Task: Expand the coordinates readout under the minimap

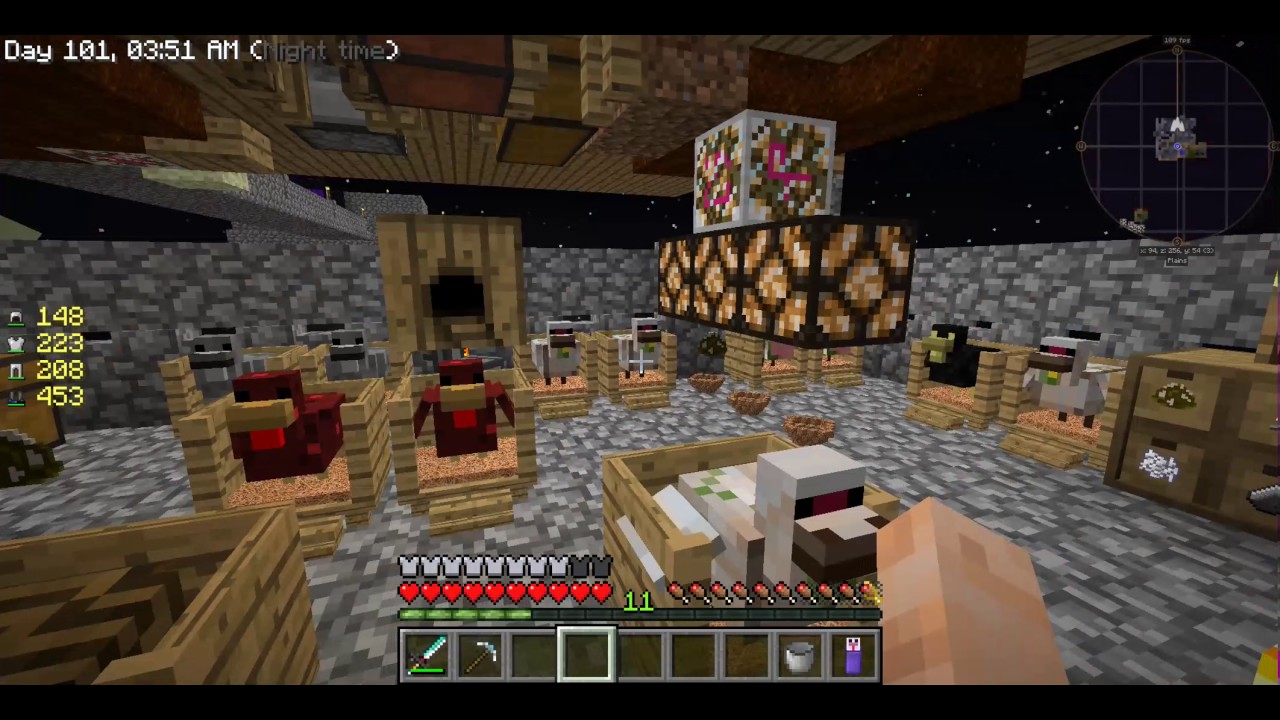Action: [1177, 251]
